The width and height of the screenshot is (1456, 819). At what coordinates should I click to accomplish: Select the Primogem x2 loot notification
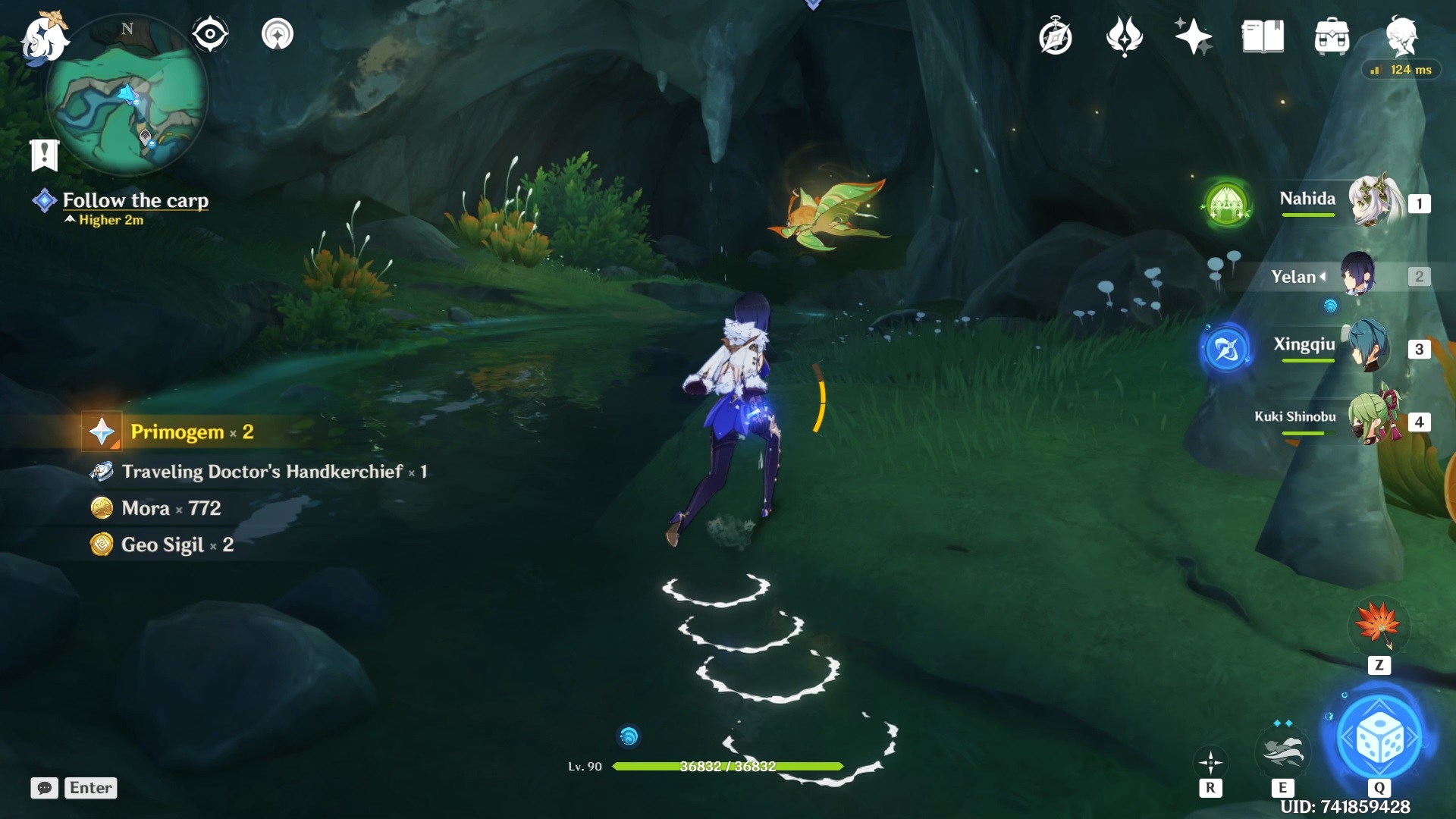190,431
